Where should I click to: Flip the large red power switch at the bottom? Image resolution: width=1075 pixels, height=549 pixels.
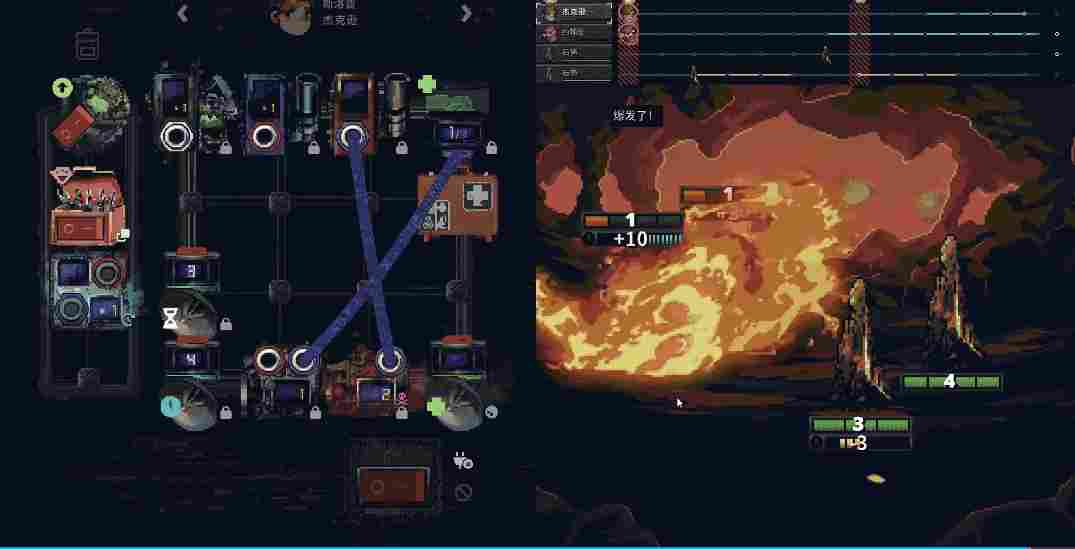tap(397, 484)
